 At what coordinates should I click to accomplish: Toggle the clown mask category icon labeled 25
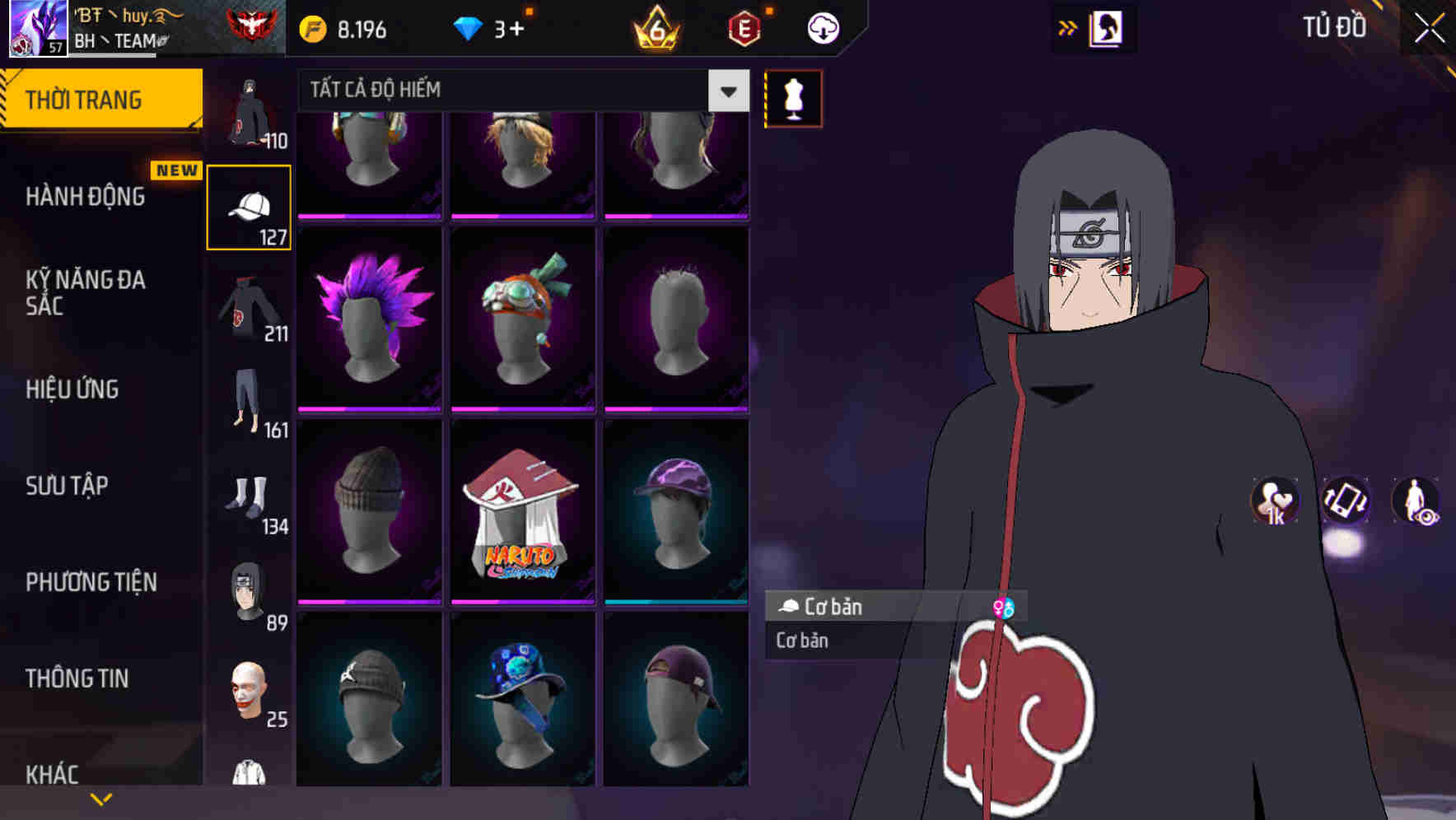coord(249,692)
